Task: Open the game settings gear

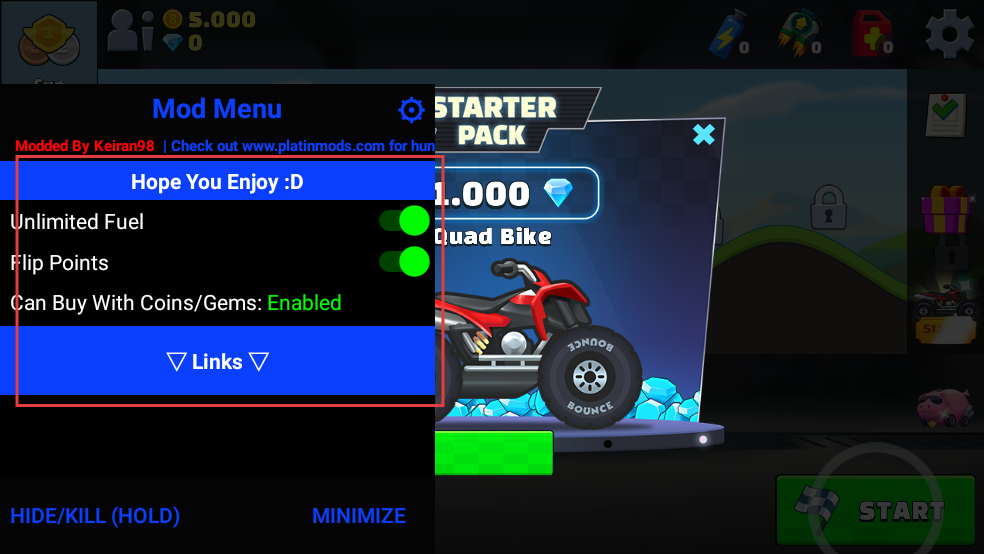Action: pos(949,34)
